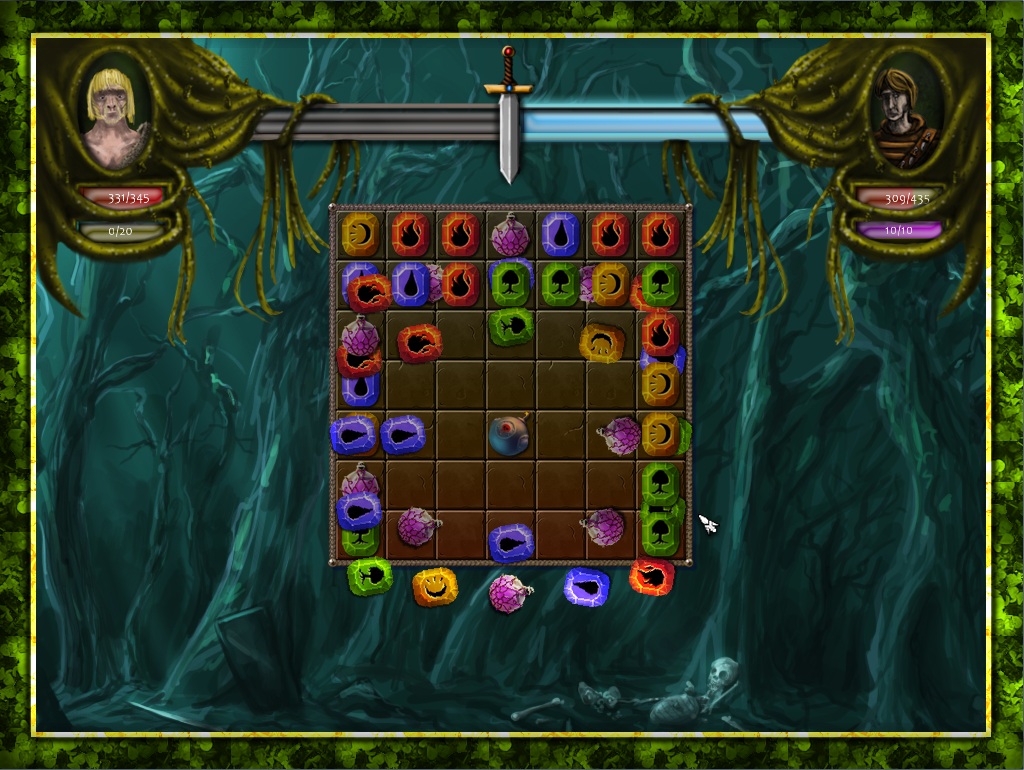Select the blue bomb tile on the board

(509, 434)
